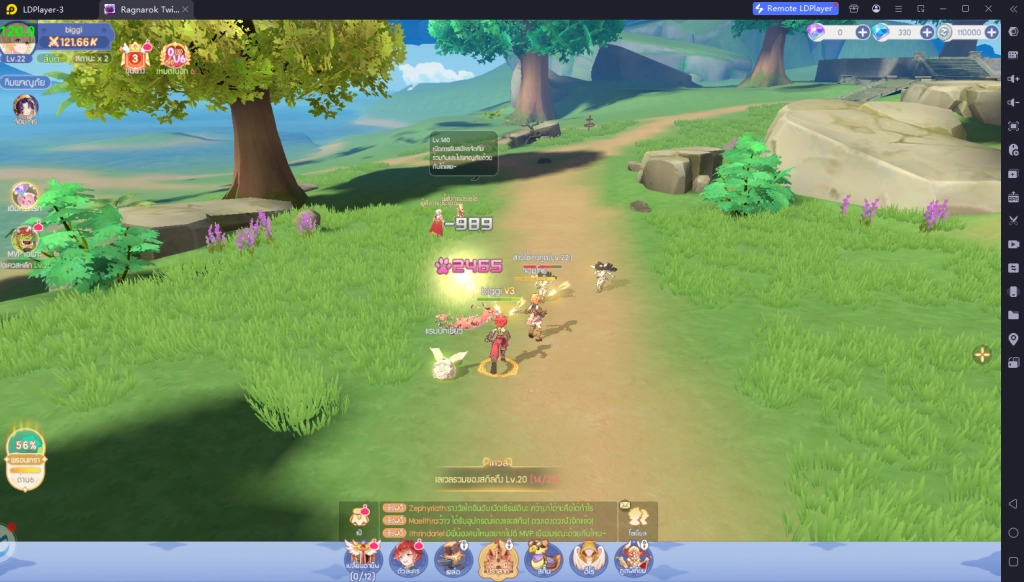Add silver coins with the plus button

point(991,32)
